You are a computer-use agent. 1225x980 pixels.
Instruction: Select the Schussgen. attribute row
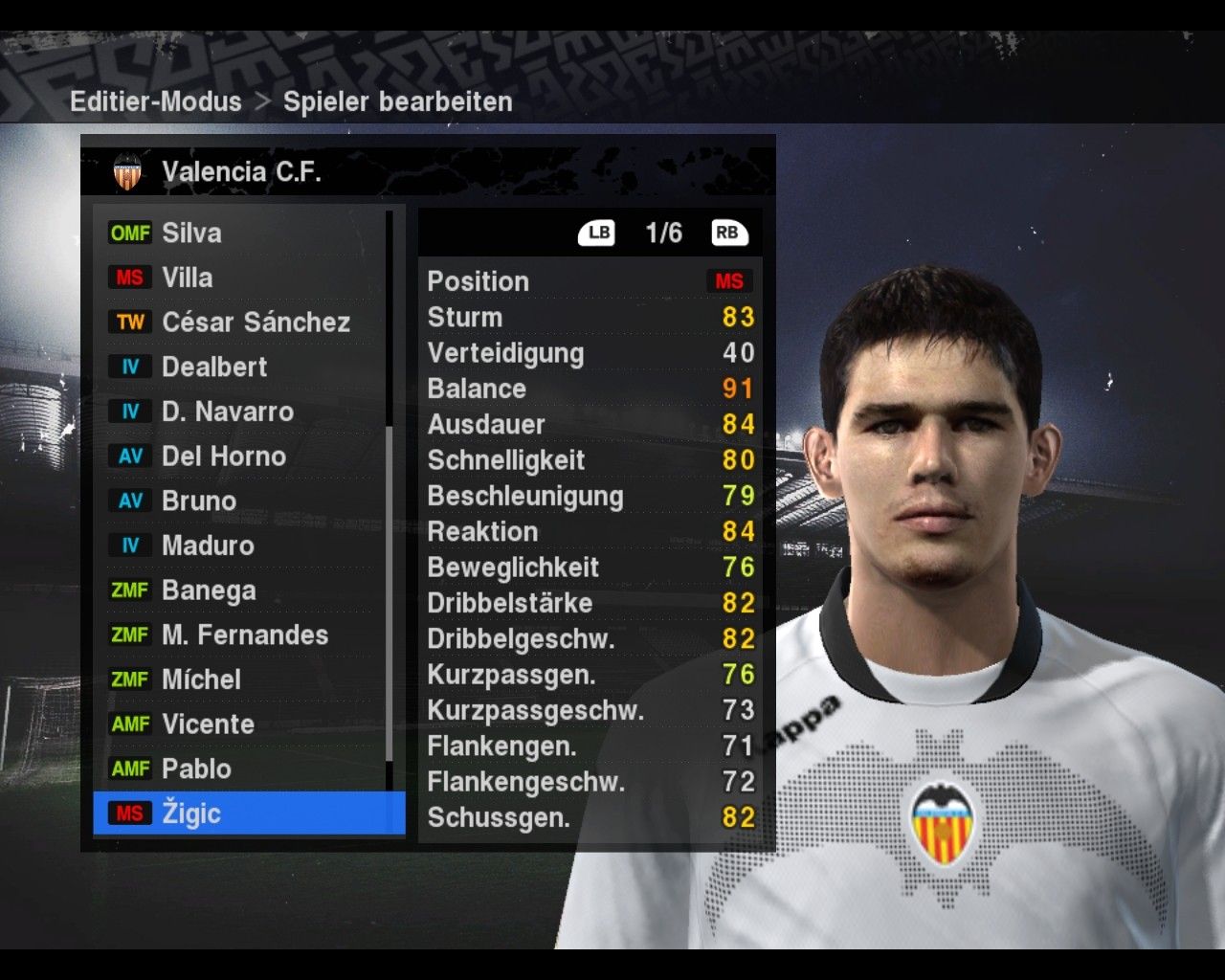pyautogui.click(x=590, y=817)
